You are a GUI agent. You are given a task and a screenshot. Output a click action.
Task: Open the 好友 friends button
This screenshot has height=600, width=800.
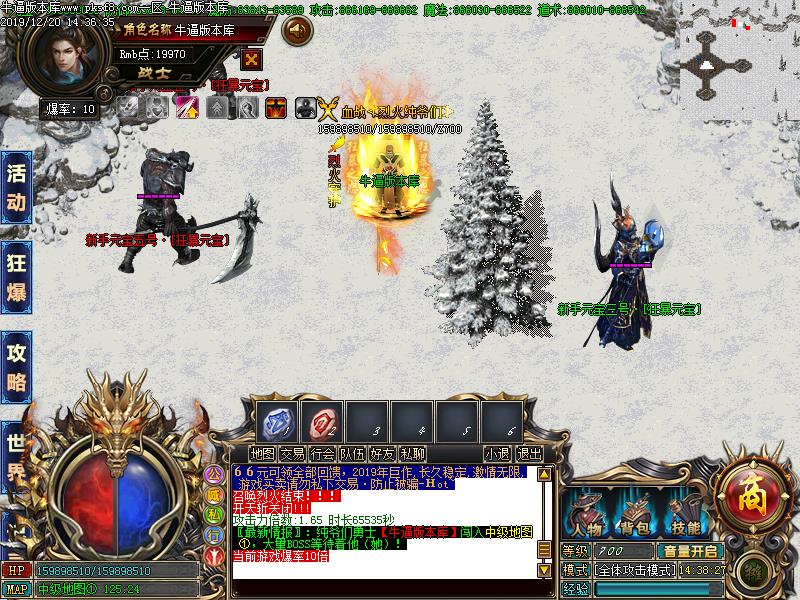[382, 454]
